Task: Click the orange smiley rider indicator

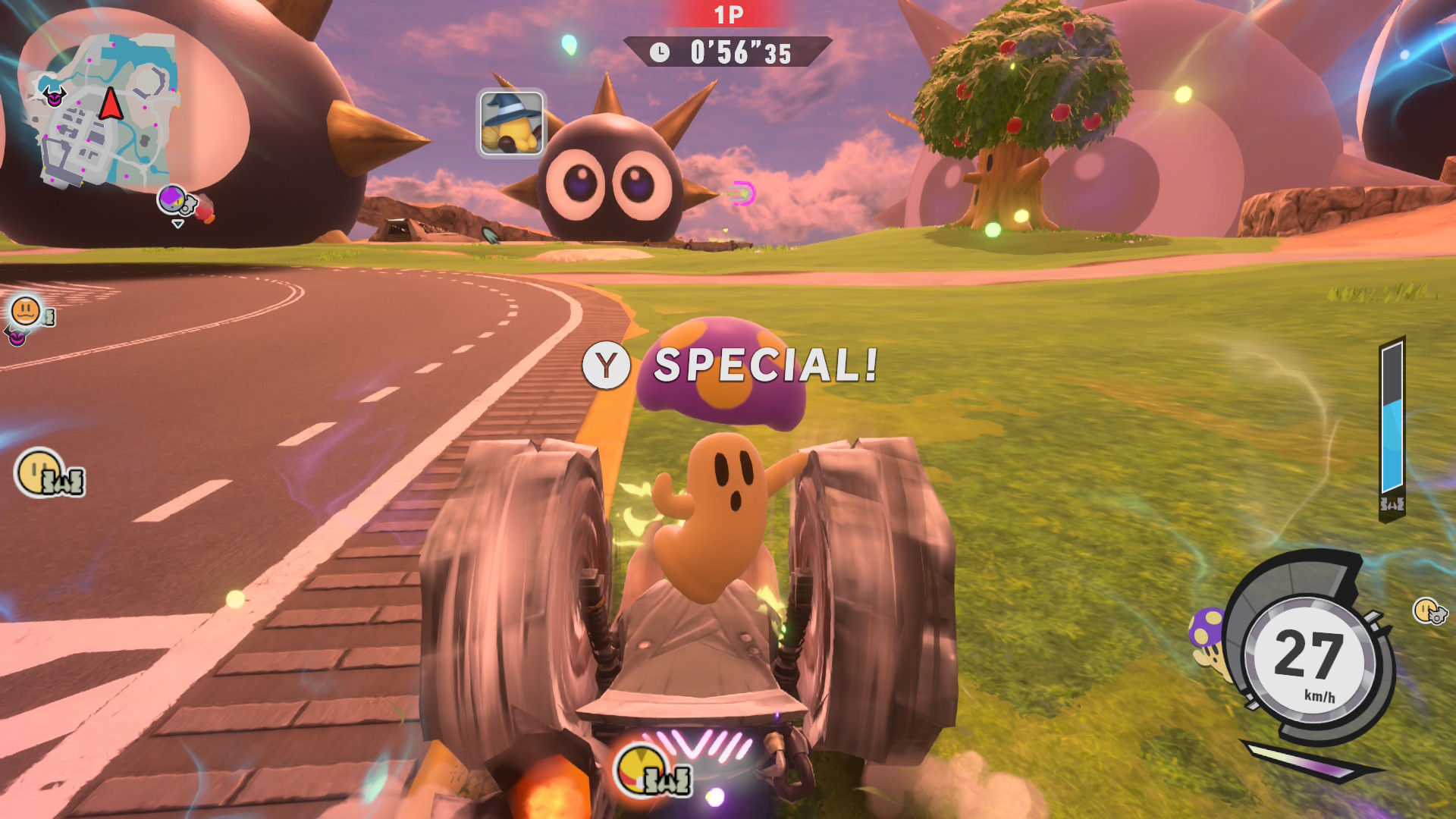Action: tap(27, 311)
